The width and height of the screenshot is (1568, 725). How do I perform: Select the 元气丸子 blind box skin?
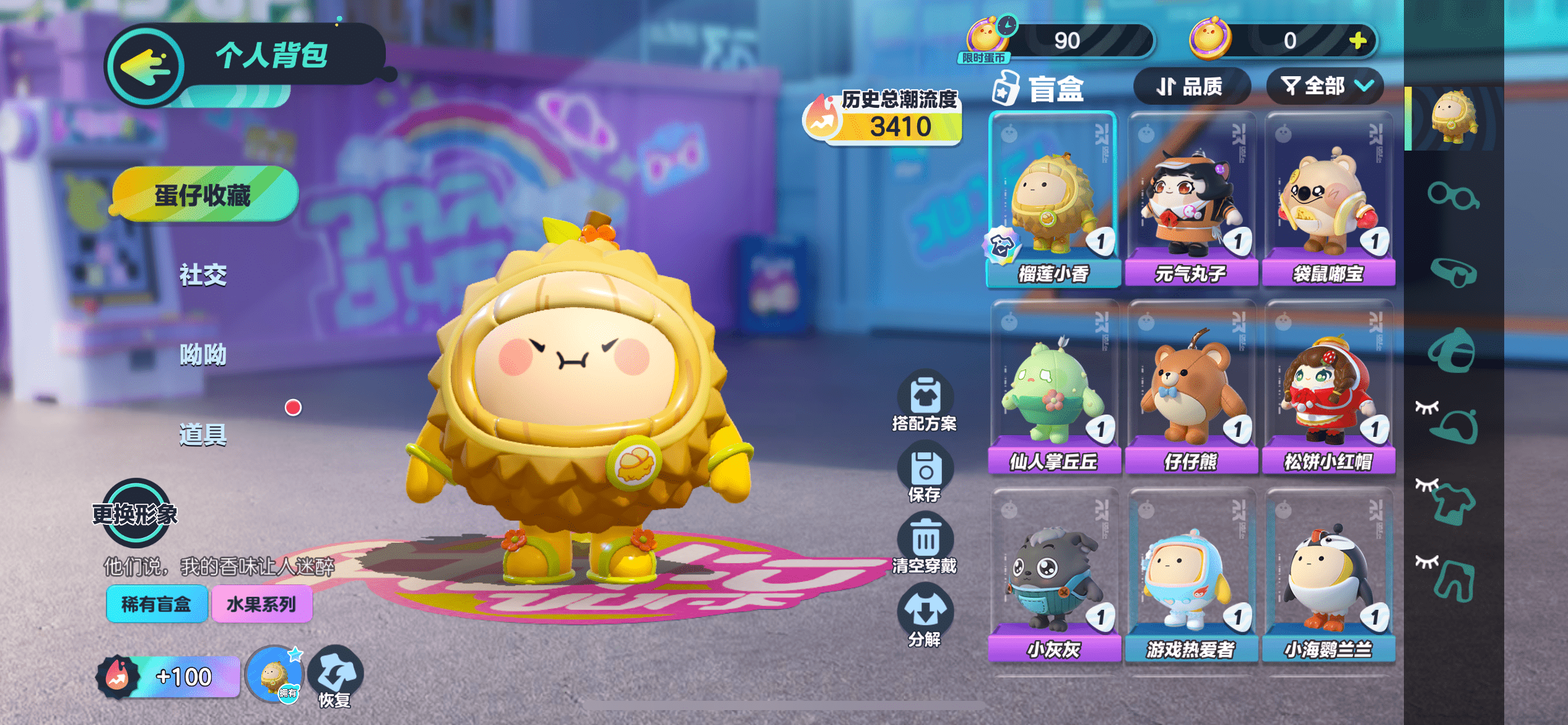pyautogui.click(x=1190, y=200)
